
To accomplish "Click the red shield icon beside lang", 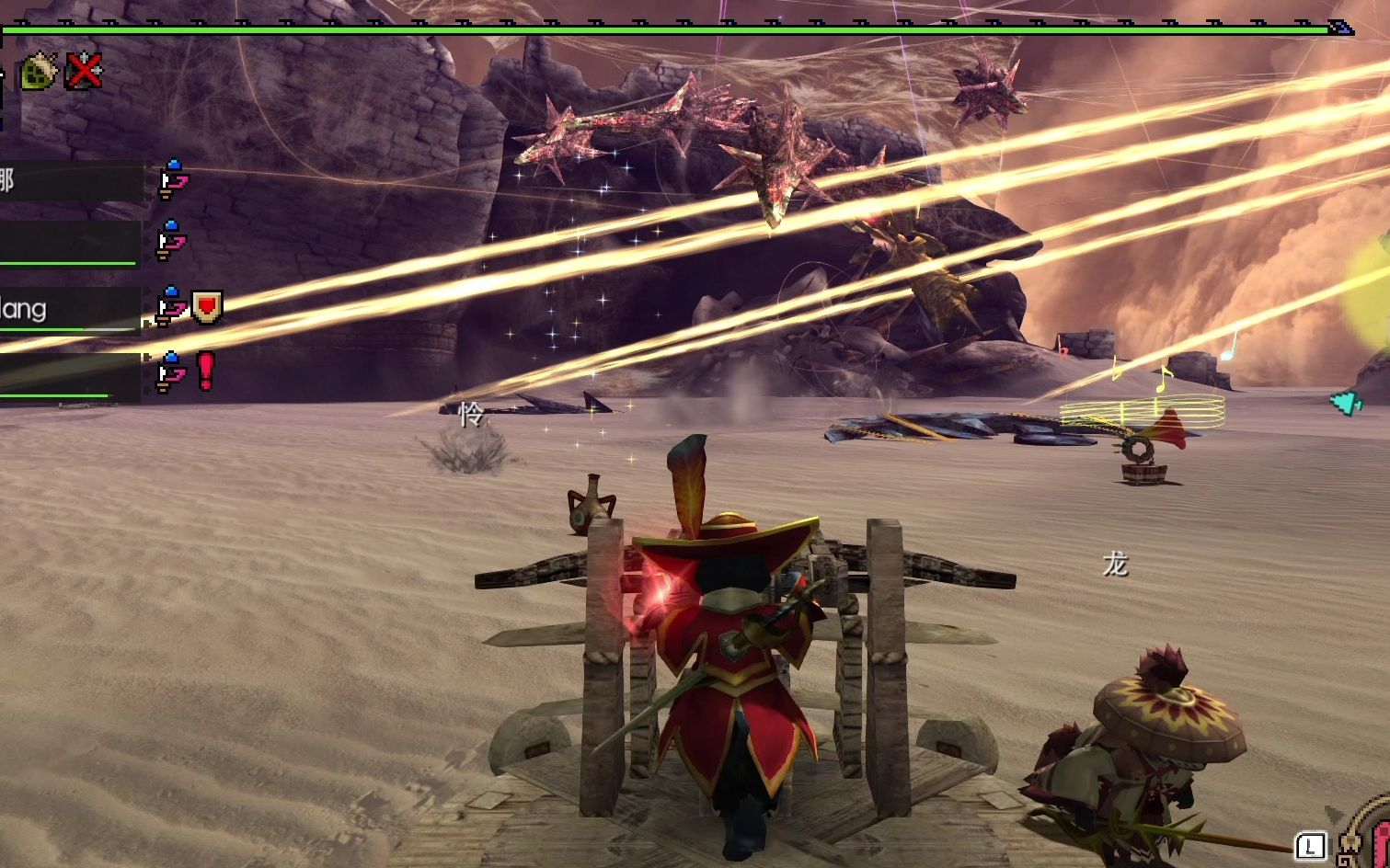I will [x=206, y=306].
